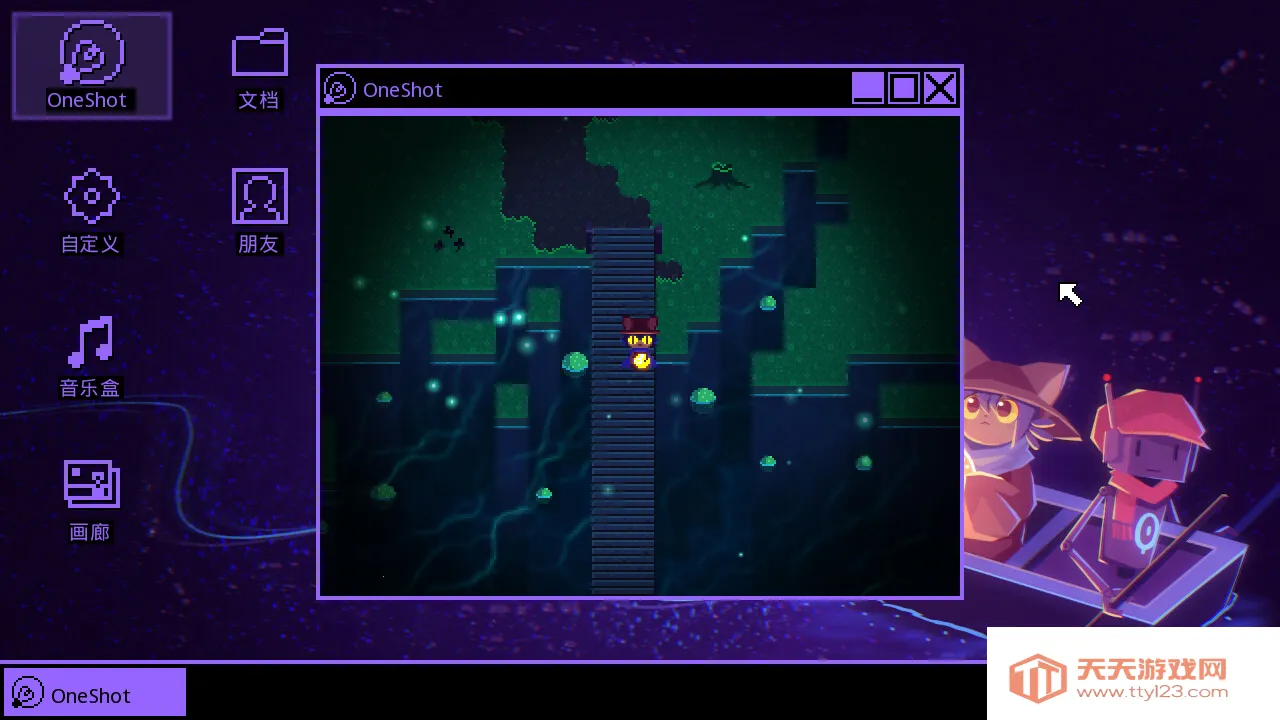Maximize the OneShot game window
This screenshot has height=720, width=1280.
(904, 89)
